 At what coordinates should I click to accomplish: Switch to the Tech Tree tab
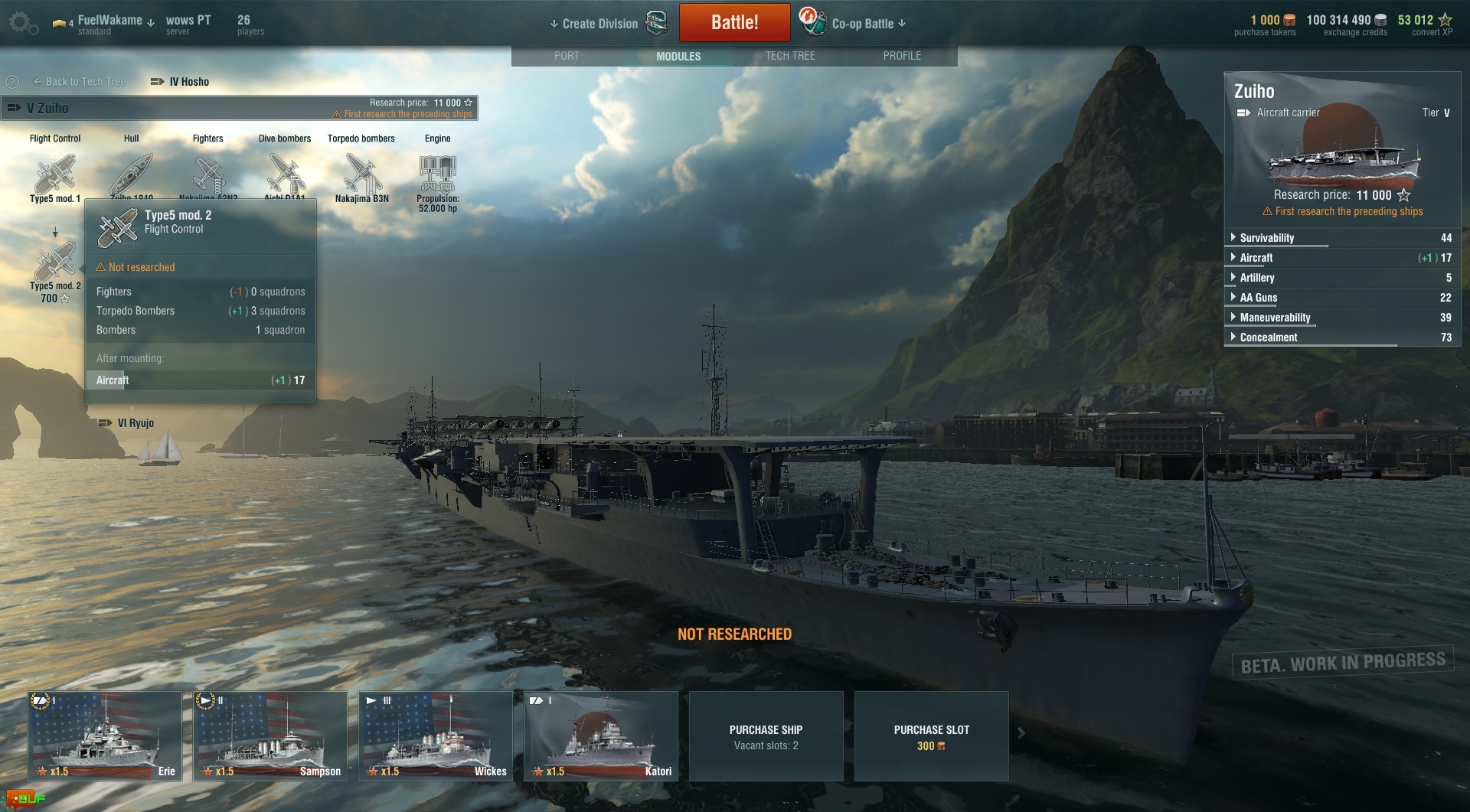click(790, 56)
